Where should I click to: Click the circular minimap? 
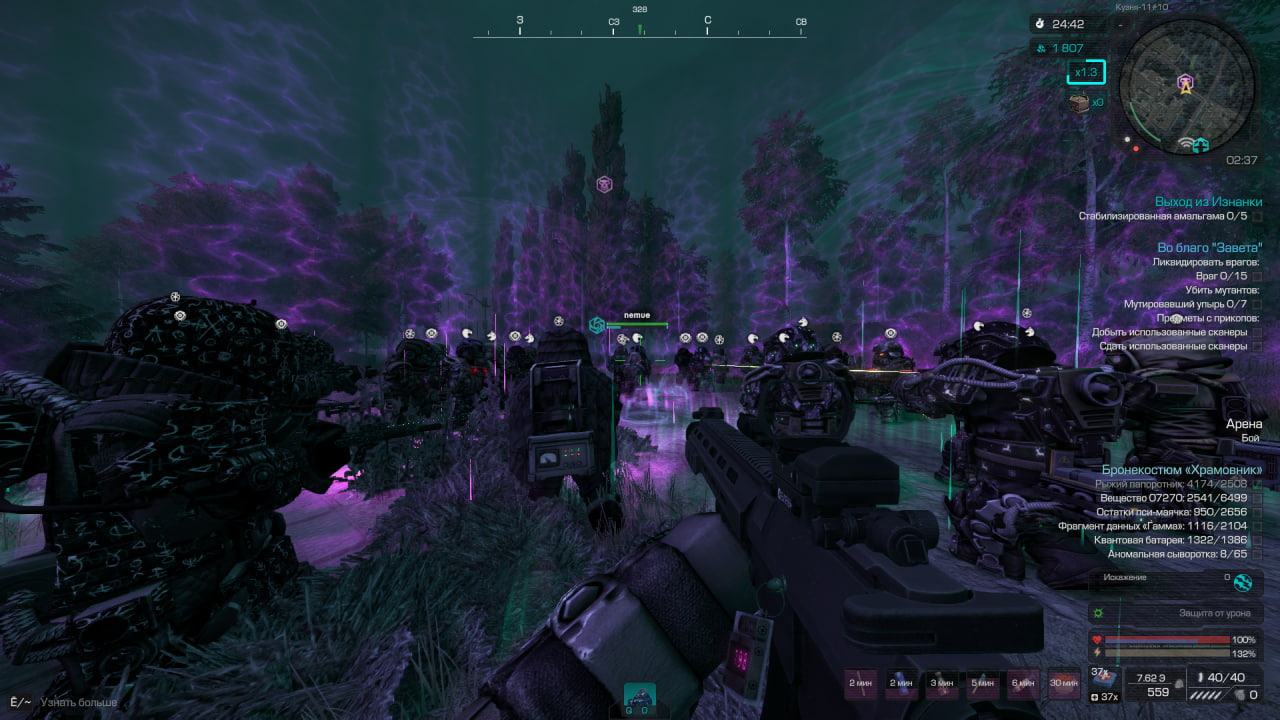point(1186,88)
